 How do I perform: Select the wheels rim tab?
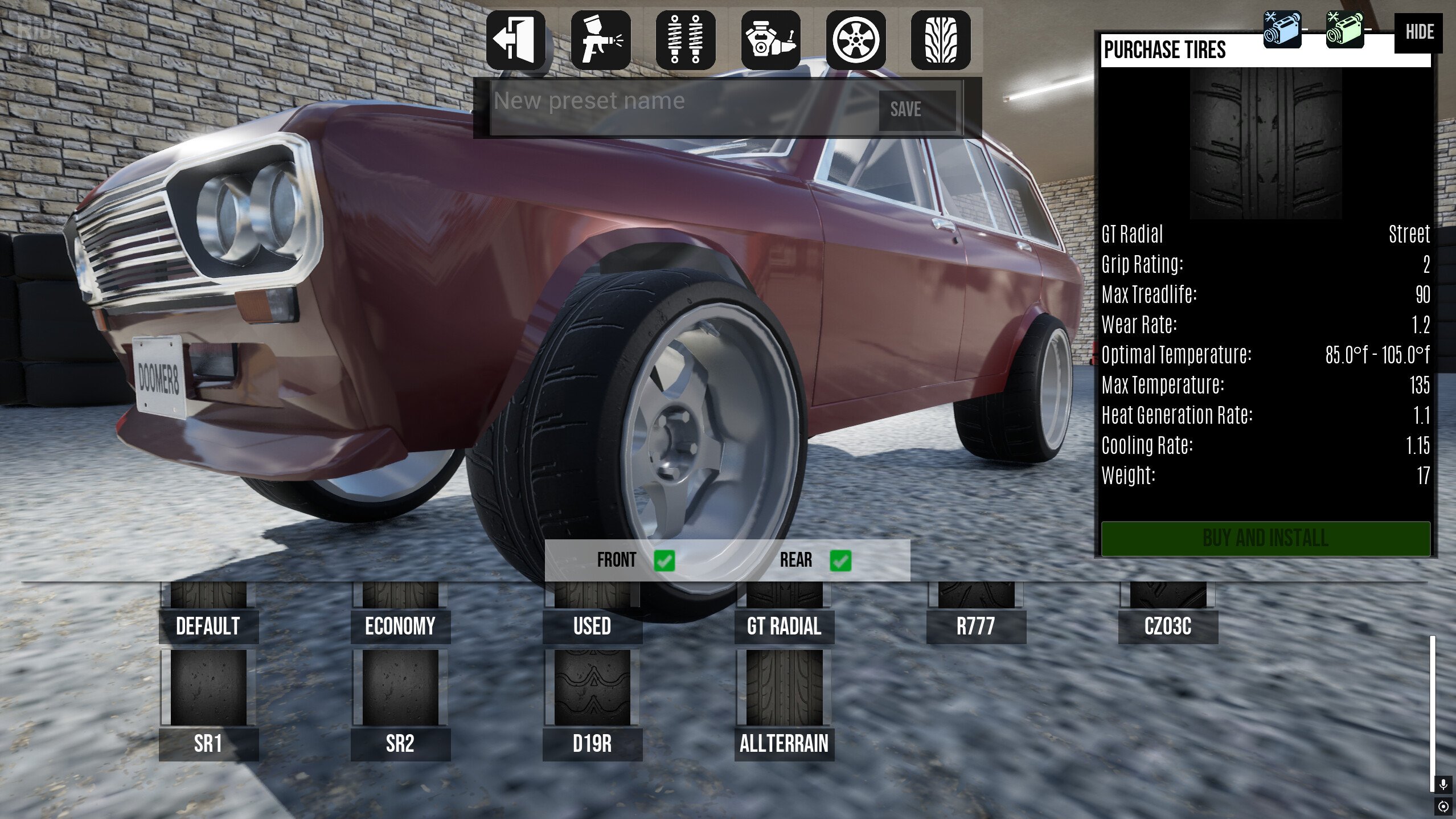(855, 40)
